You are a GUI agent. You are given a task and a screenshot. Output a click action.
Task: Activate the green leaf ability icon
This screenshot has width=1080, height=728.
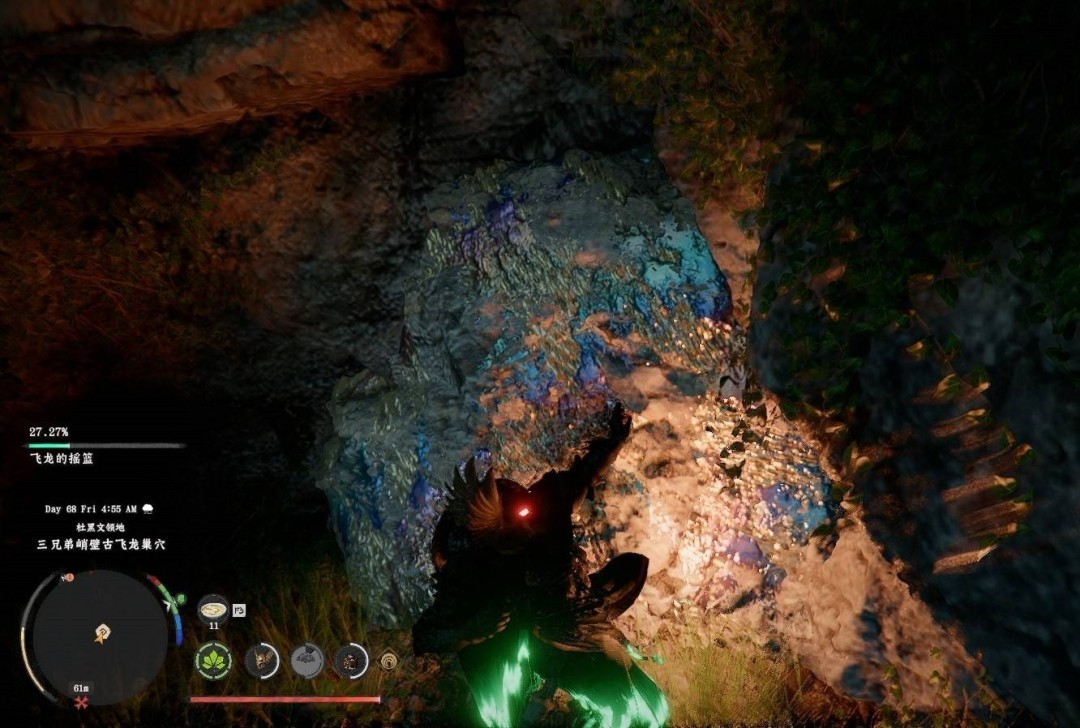tap(213, 661)
